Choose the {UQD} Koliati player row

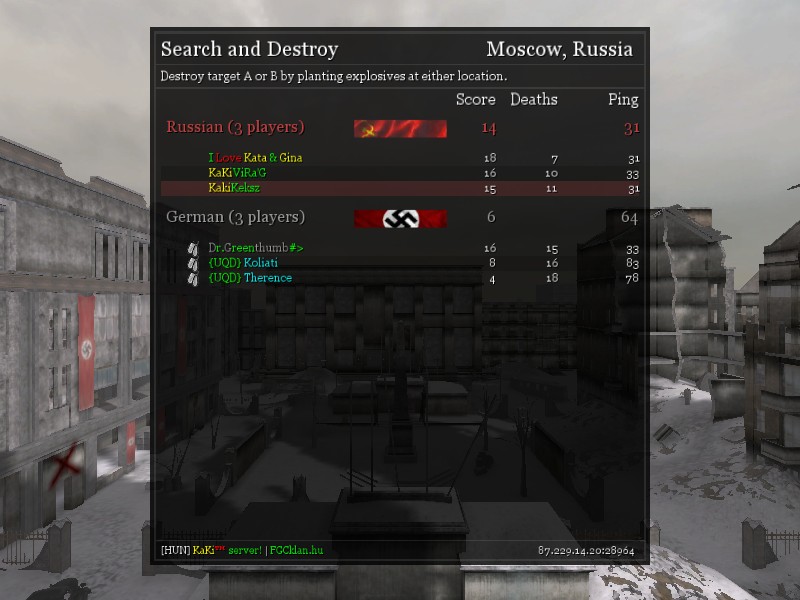coord(243,263)
